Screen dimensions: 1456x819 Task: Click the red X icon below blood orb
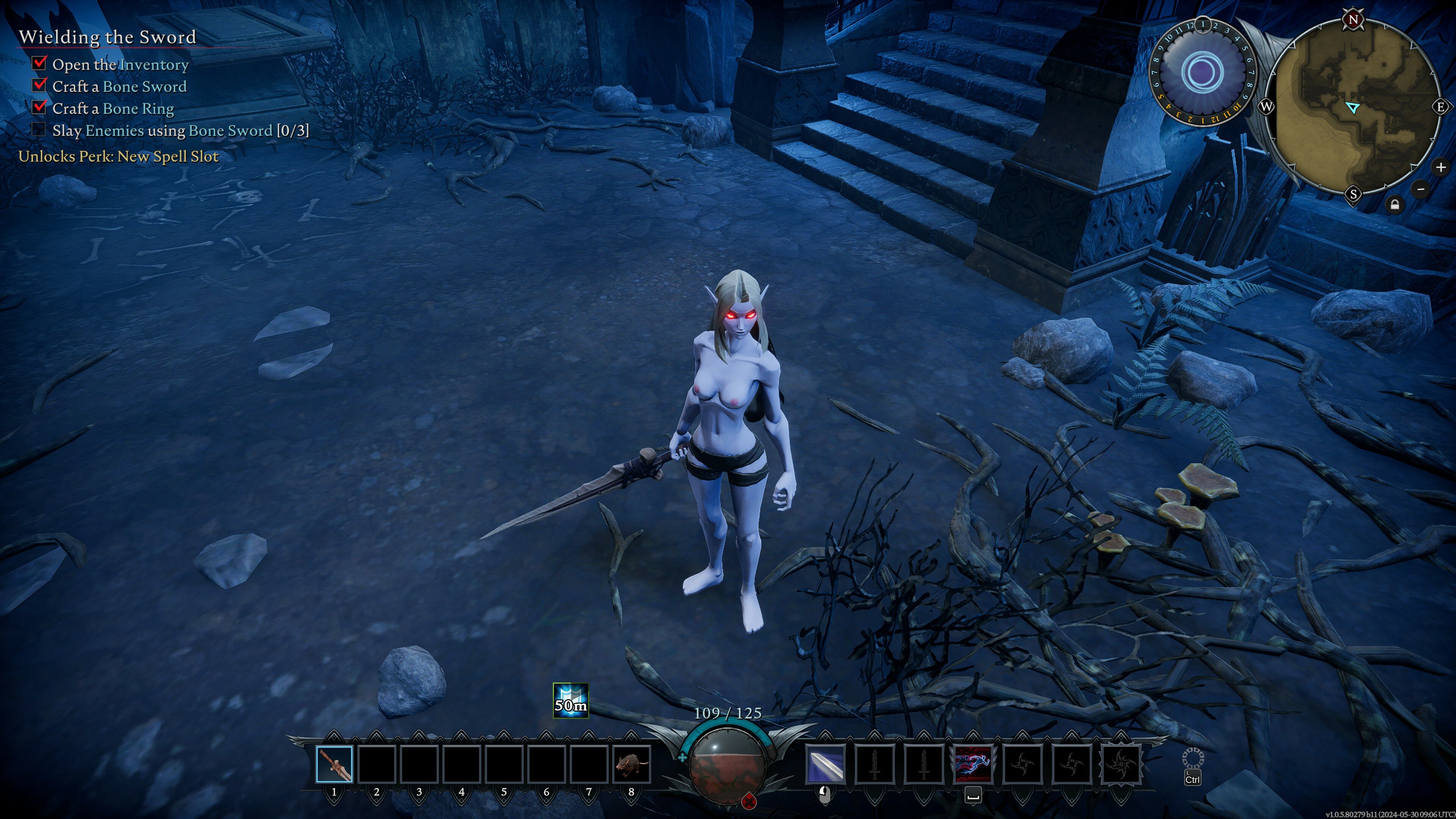pyautogui.click(x=748, y=800)
